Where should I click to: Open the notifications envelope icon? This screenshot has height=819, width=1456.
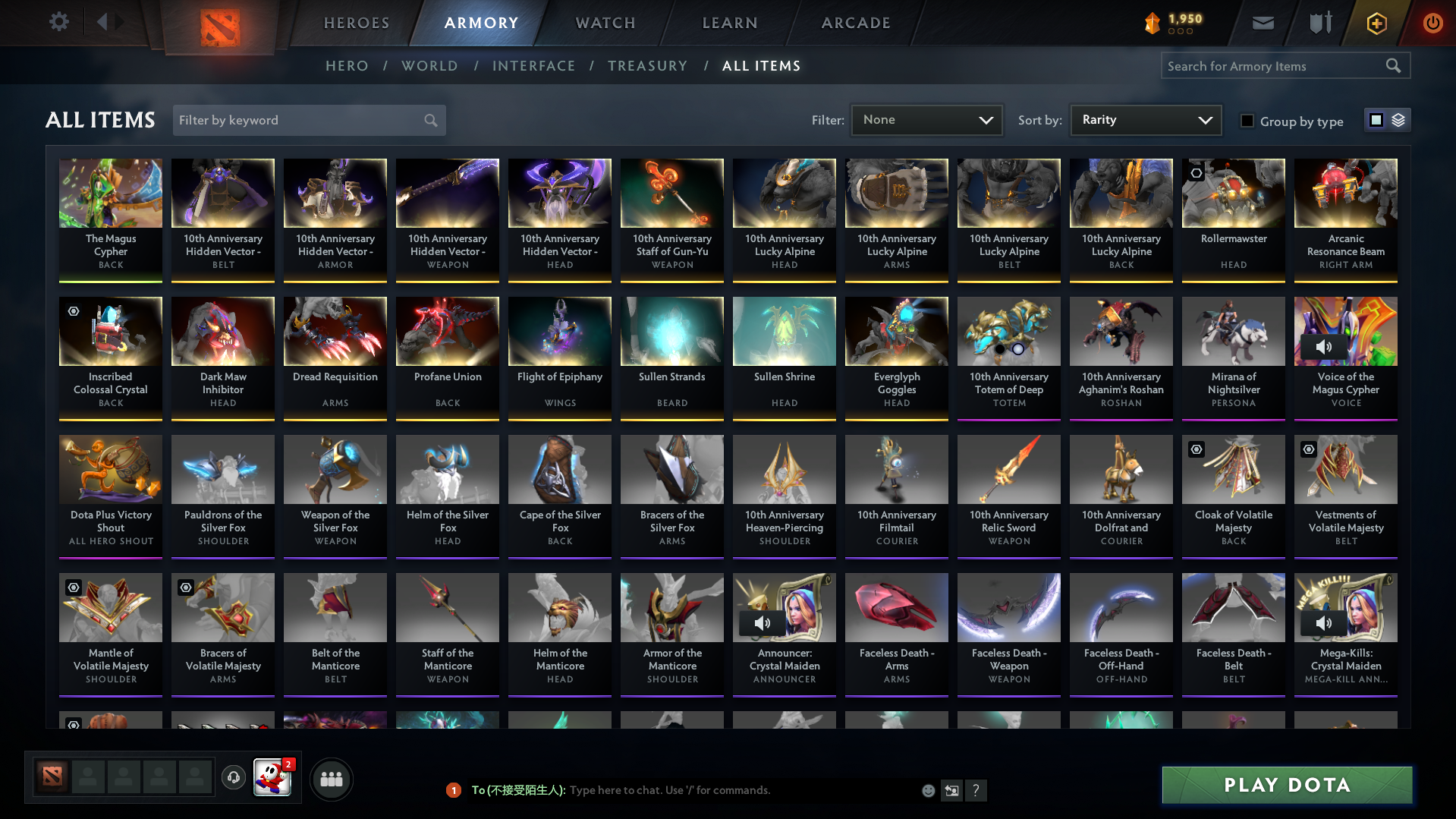[x=1262, y=22]
